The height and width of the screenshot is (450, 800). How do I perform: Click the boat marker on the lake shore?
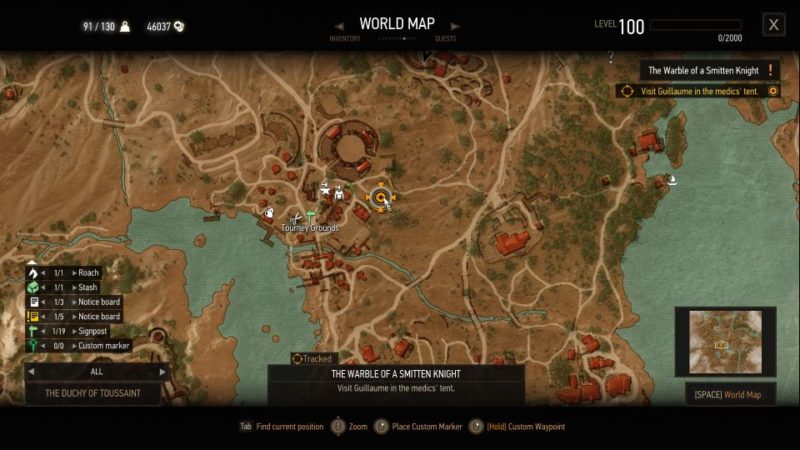(x=672, y=181)
